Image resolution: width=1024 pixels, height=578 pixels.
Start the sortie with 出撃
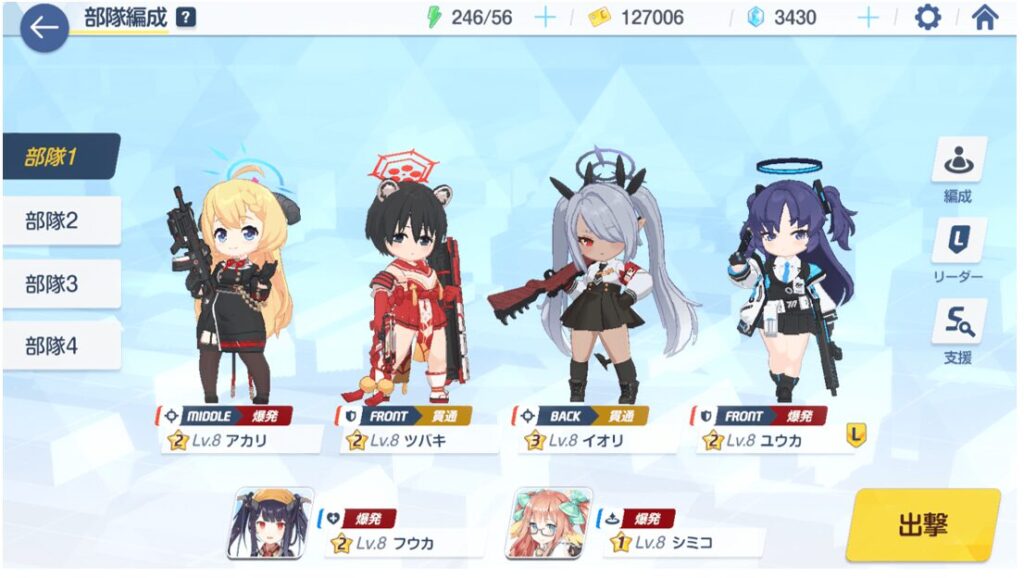[x=922, y=525]
